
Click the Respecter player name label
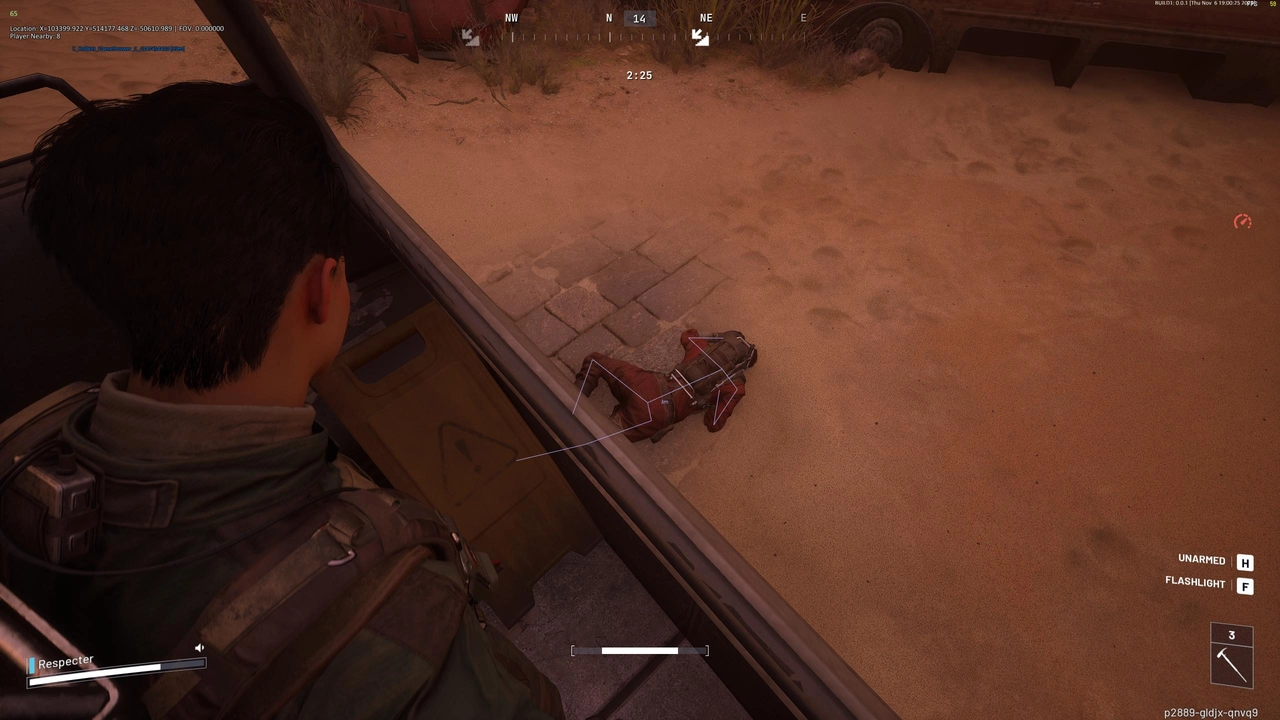tap(65, 661)
